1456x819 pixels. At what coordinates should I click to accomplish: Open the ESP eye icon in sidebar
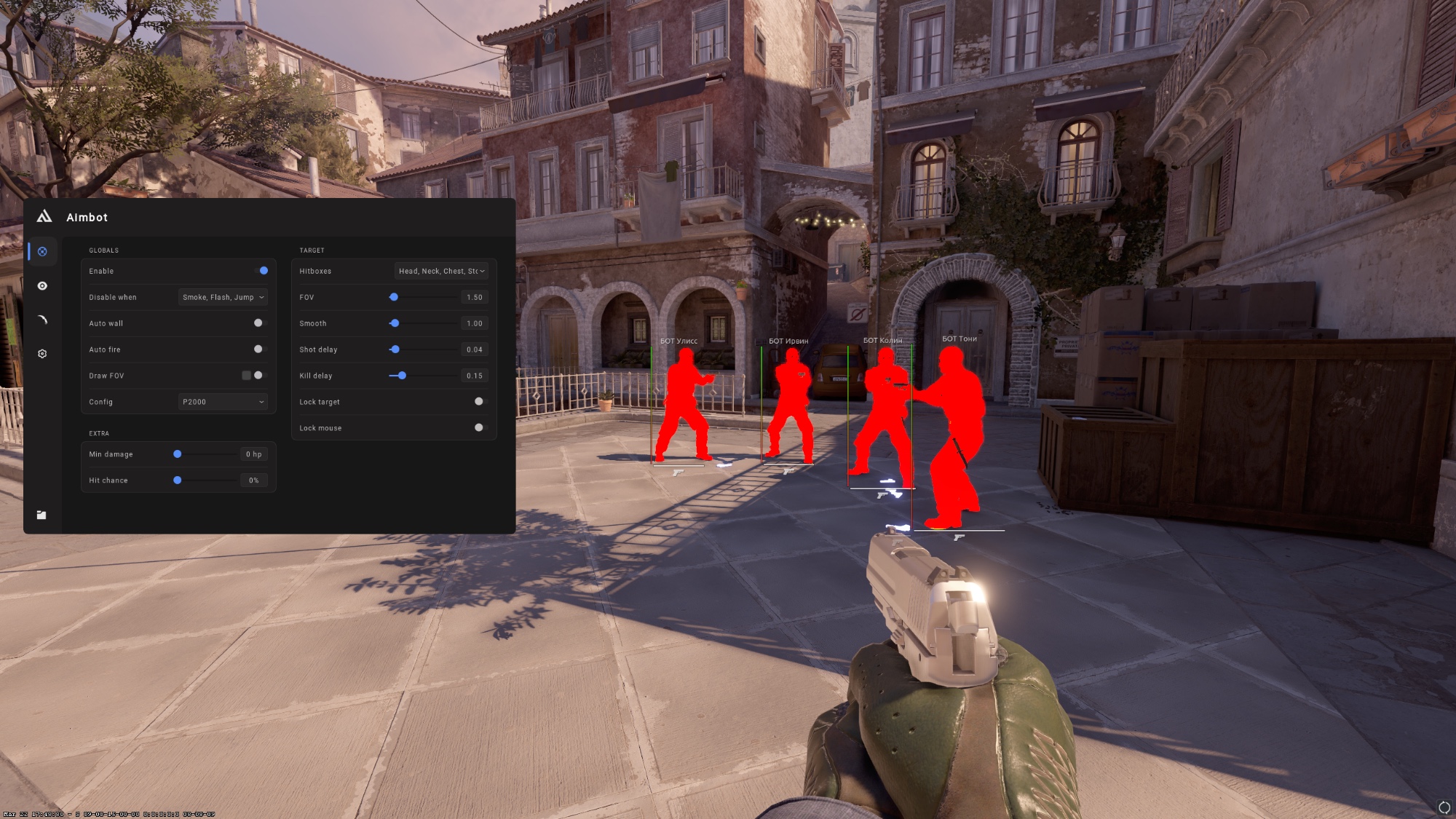41,286
